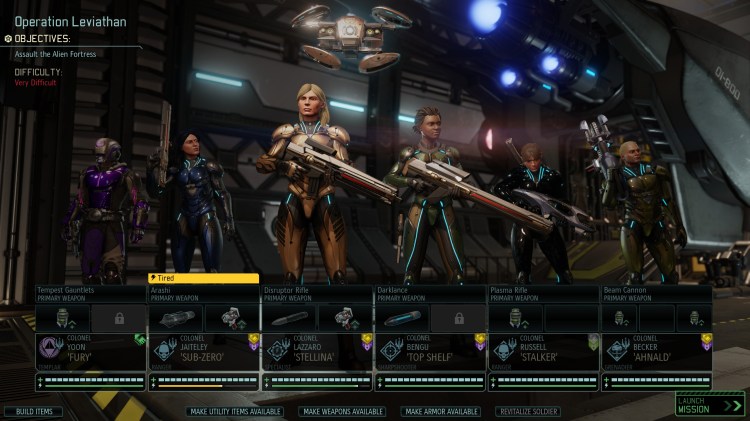Select Colonel Yoon 'Fury' soldier card

(x=90, y=352)
